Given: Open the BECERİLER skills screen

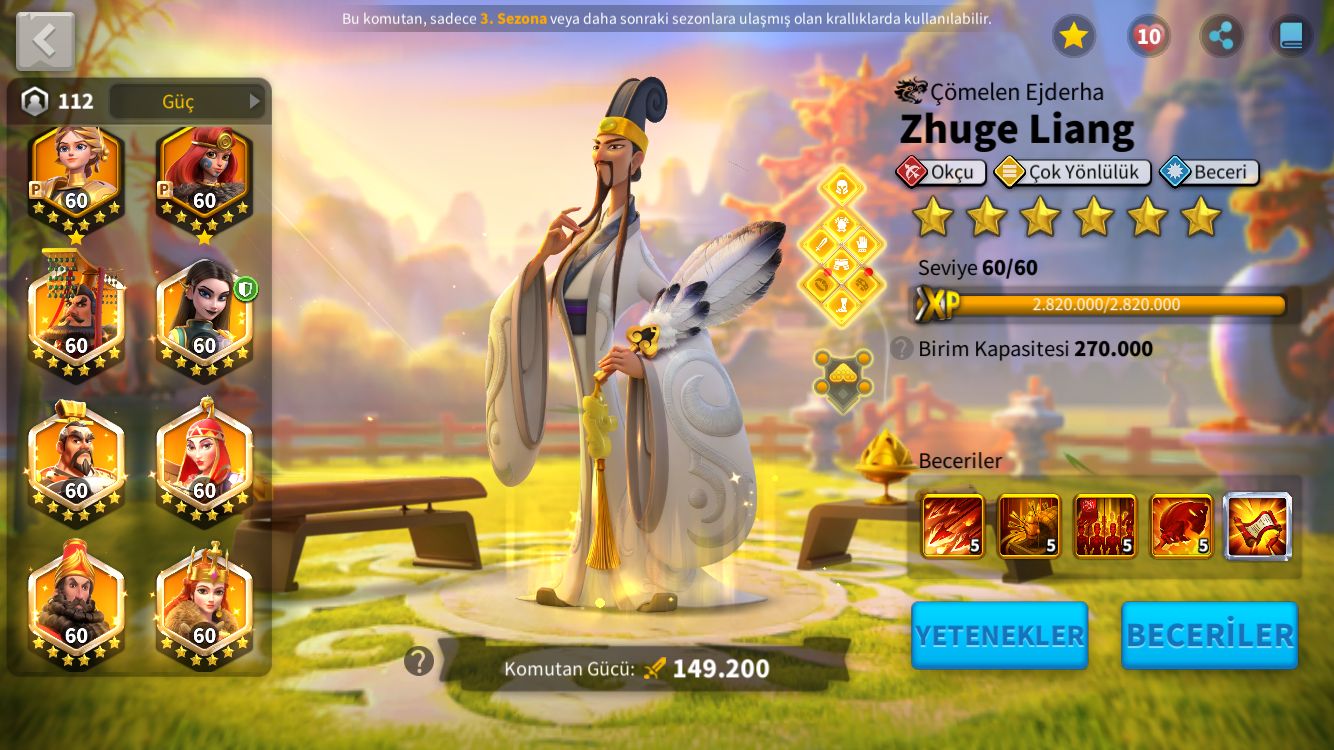Looking at the screenshot, I should click(1209, 635).
